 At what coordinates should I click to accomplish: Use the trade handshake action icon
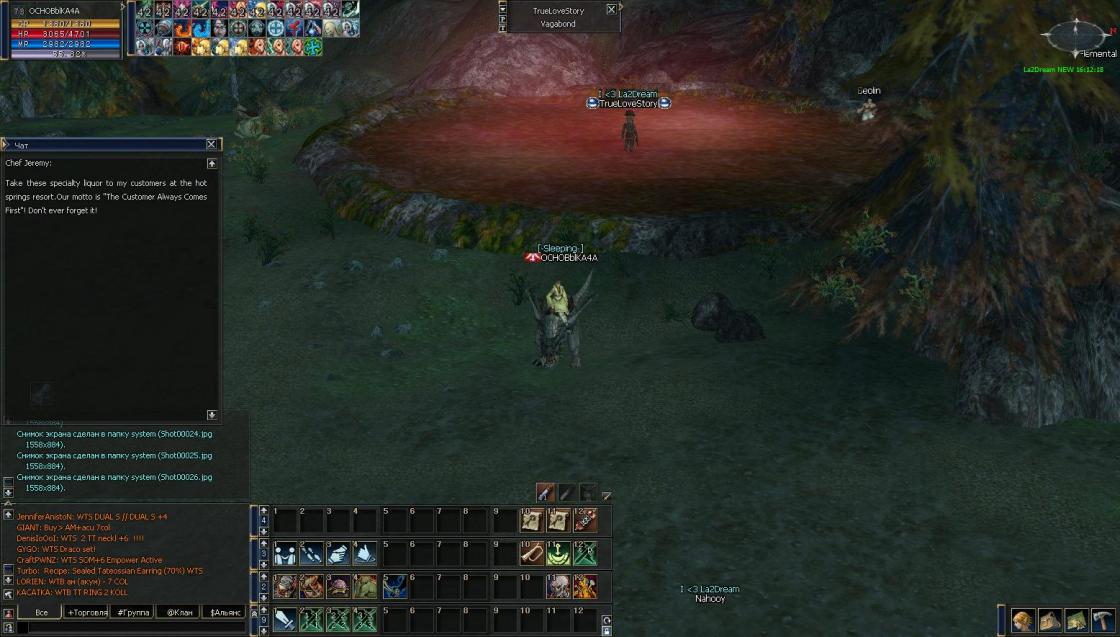(x=284, y=553)
